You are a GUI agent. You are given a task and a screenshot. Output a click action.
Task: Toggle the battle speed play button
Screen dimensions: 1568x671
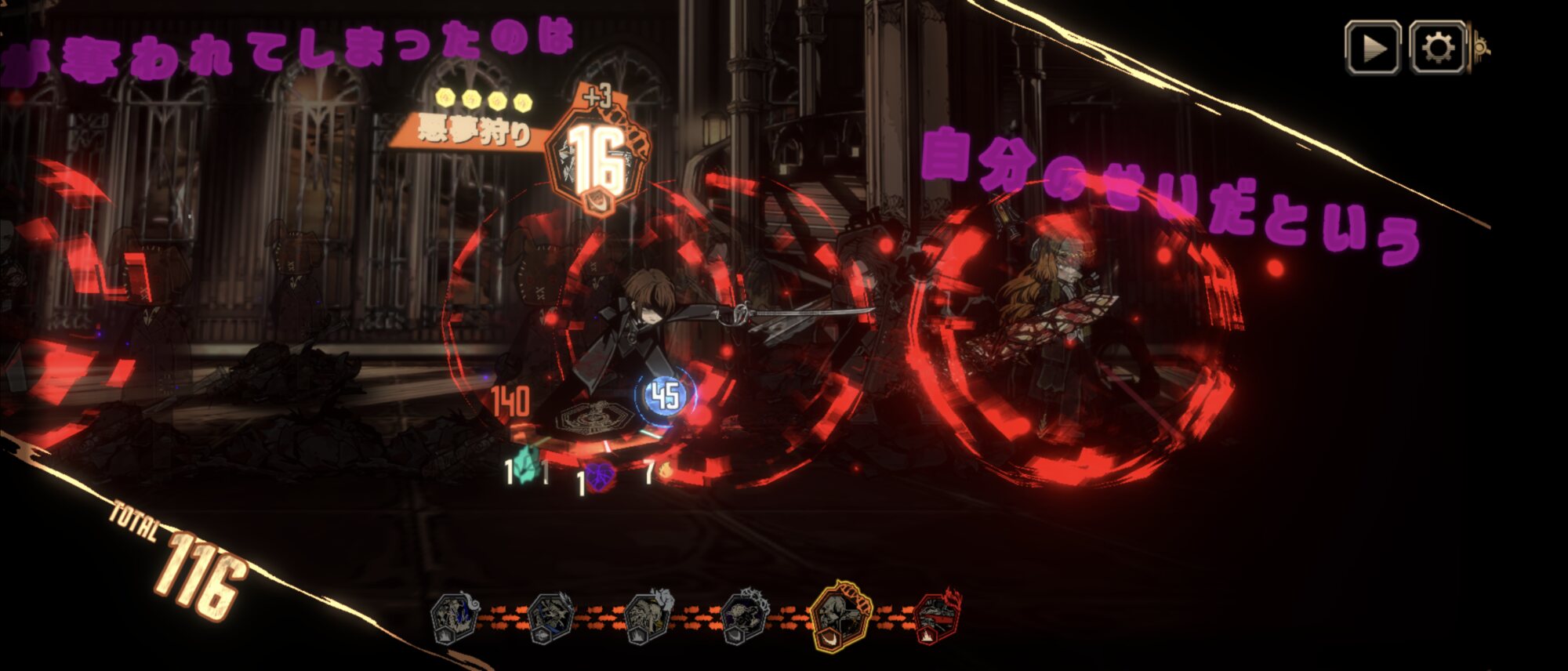point(1373,49)
